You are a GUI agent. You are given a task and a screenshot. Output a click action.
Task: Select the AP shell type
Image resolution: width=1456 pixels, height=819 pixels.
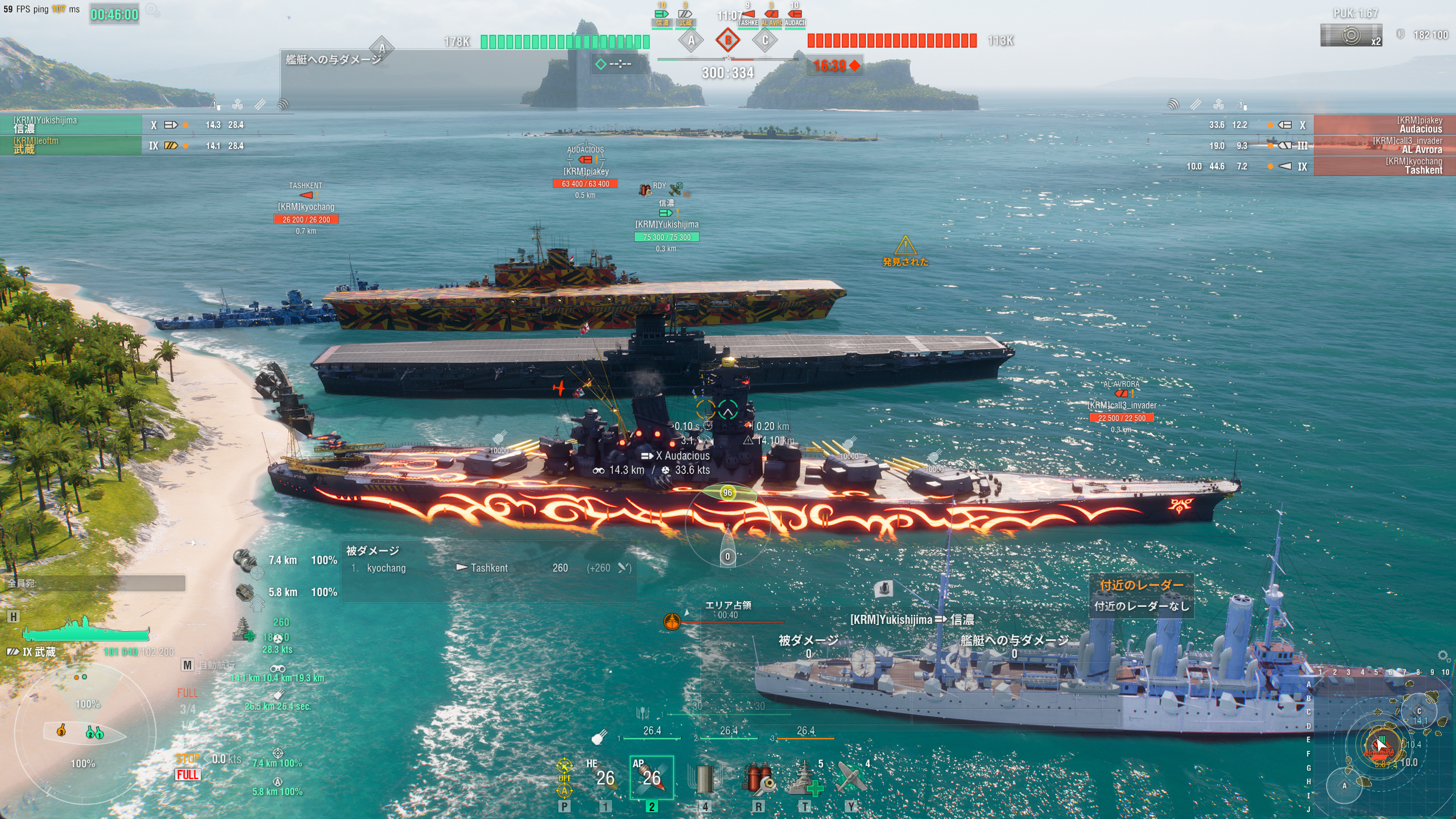(x=651, y=777)
